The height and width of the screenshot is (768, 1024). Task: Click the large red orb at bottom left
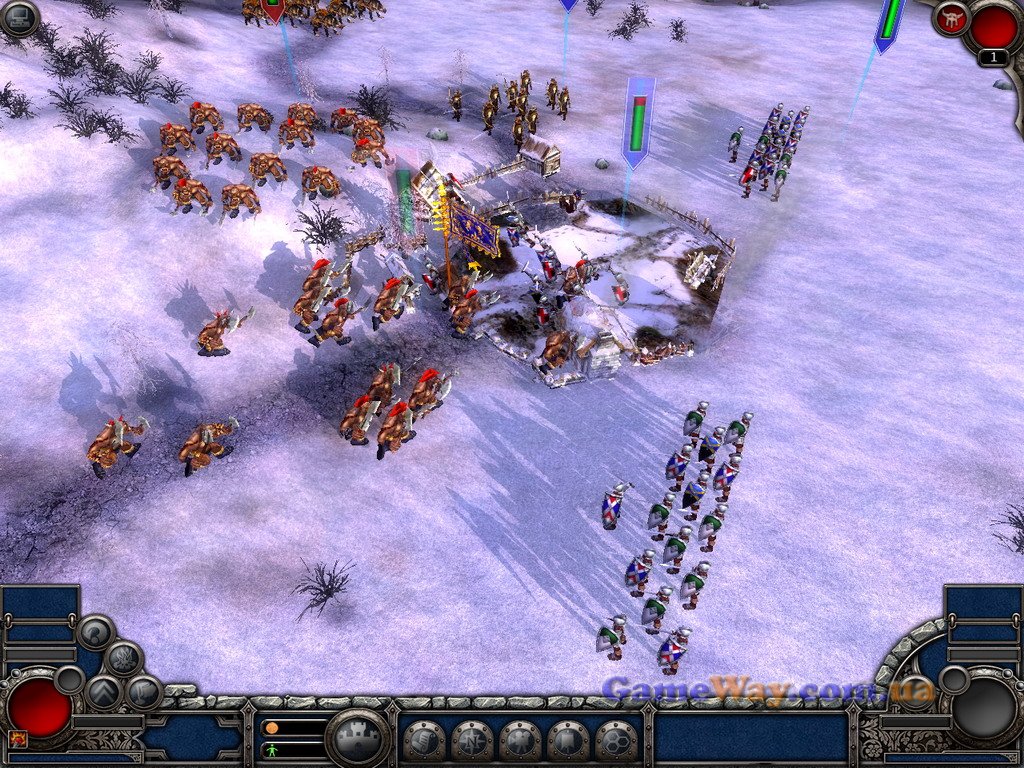coord(40,707)
